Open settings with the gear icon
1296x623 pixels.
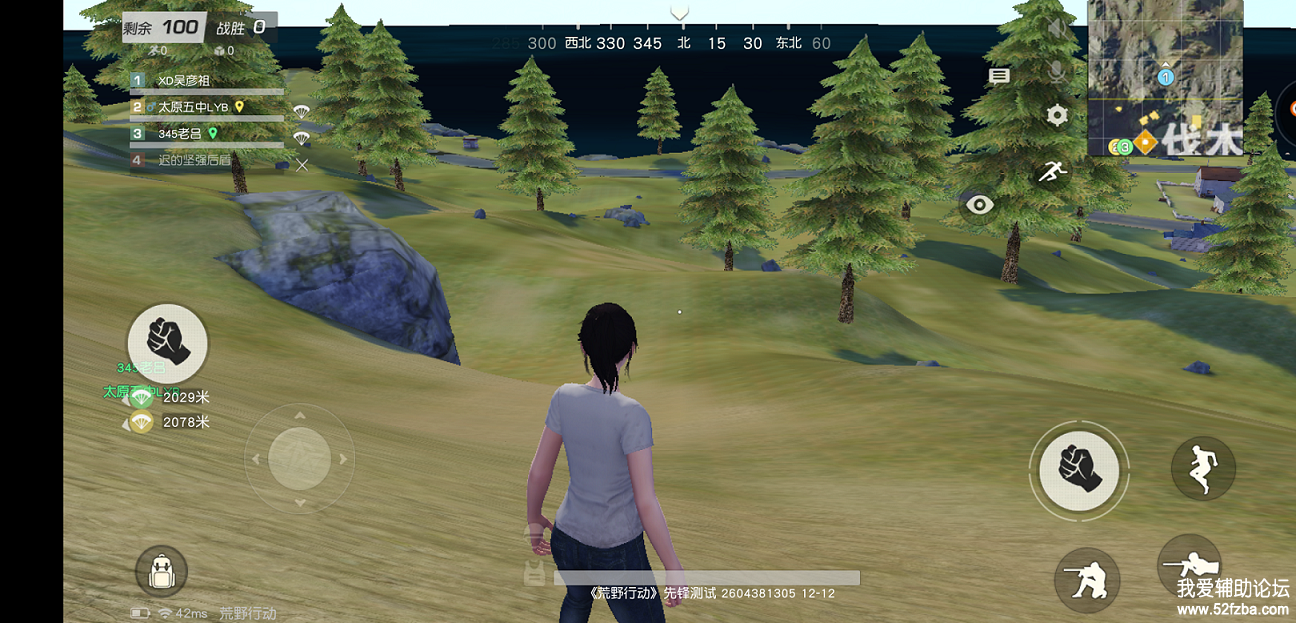(1057, 115)
